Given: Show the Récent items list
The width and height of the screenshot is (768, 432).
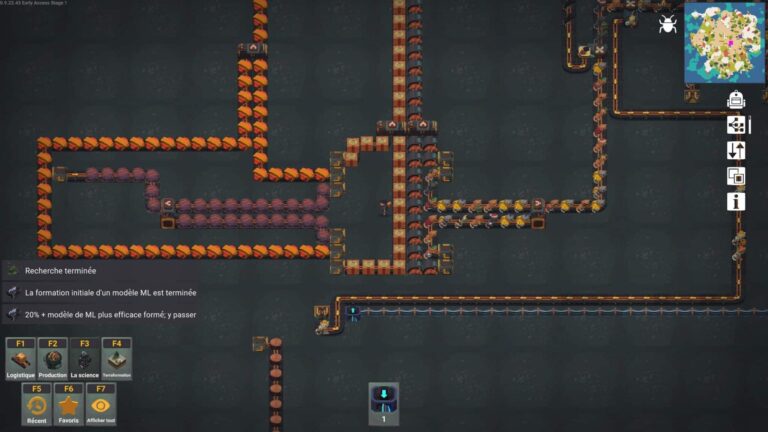Looking at the screenshot, I should (36, 405).
